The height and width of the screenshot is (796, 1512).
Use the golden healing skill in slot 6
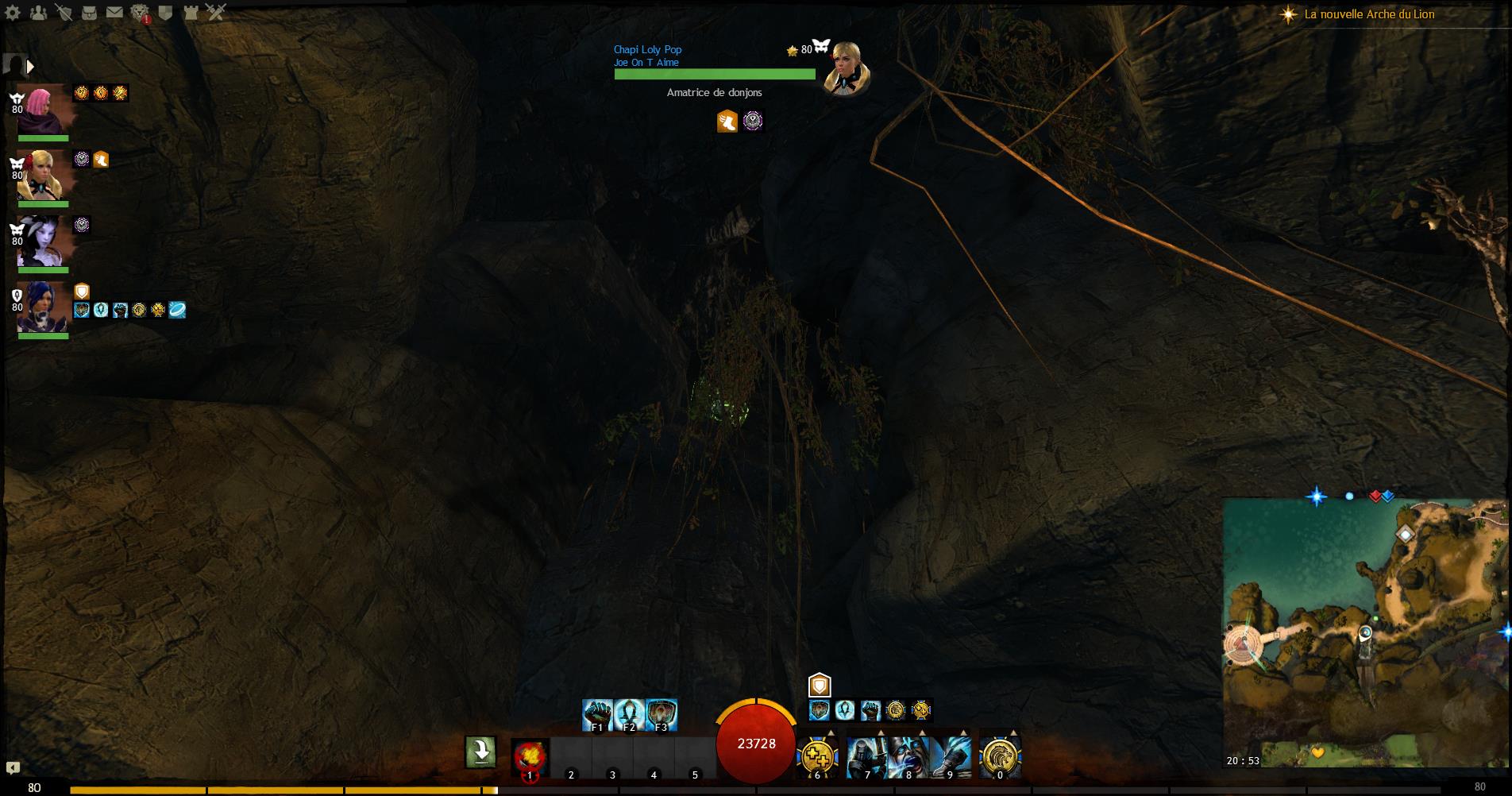point(817,757)
